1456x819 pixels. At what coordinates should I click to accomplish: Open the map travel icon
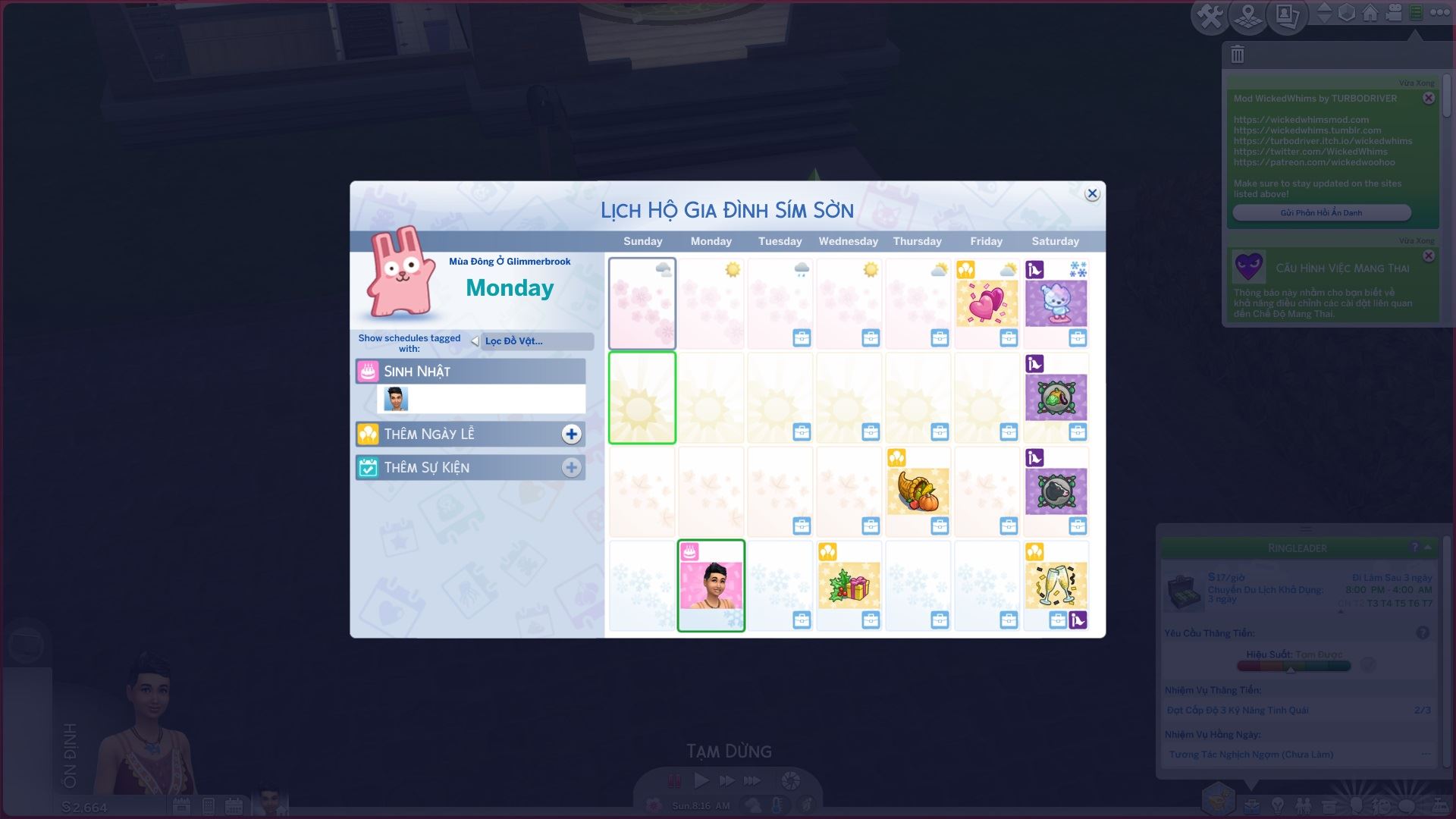(x=1247, y=13)
